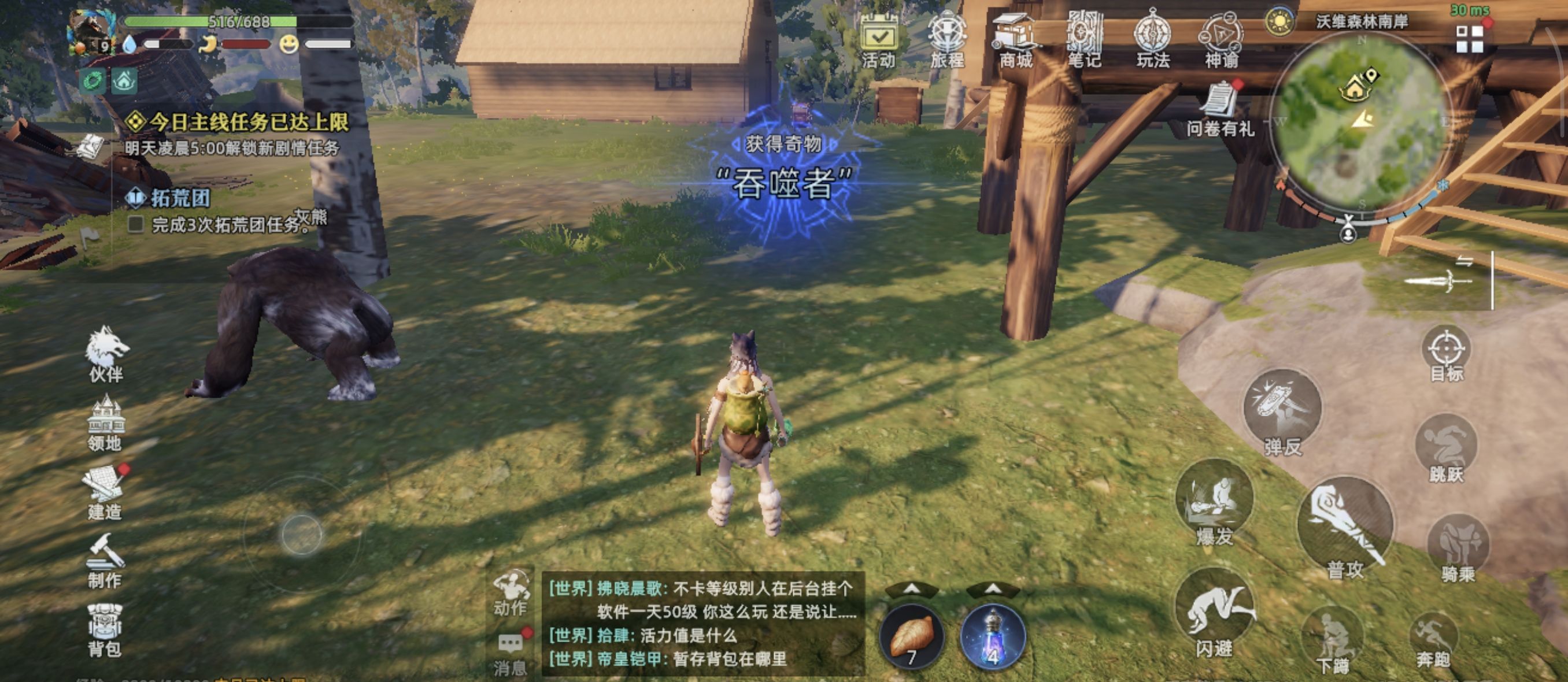1568x682 pixels.
Task: Open the 旅程 journey panel
Action: (947, 38)
